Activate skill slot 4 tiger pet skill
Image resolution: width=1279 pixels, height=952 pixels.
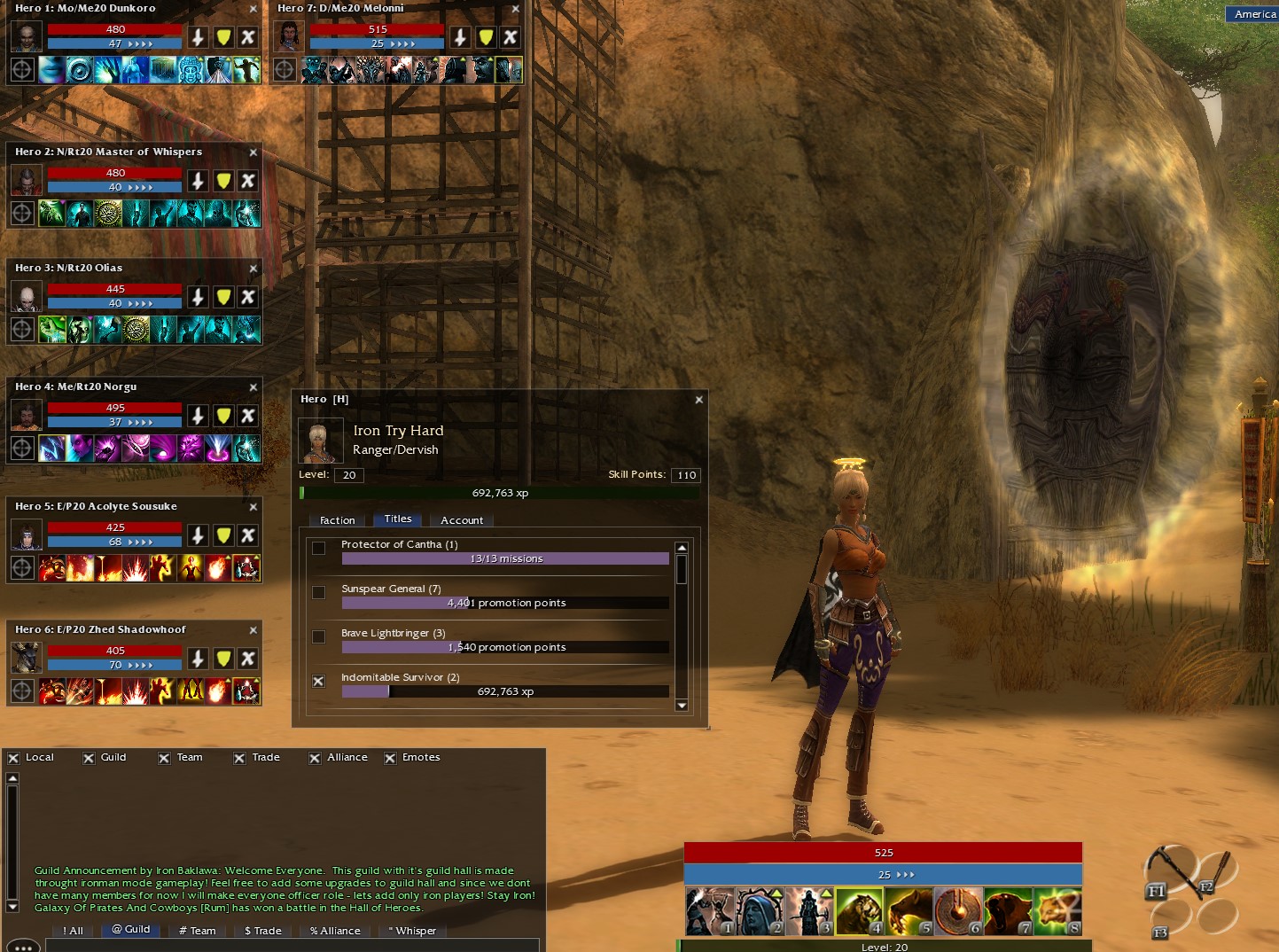(859, 911)
